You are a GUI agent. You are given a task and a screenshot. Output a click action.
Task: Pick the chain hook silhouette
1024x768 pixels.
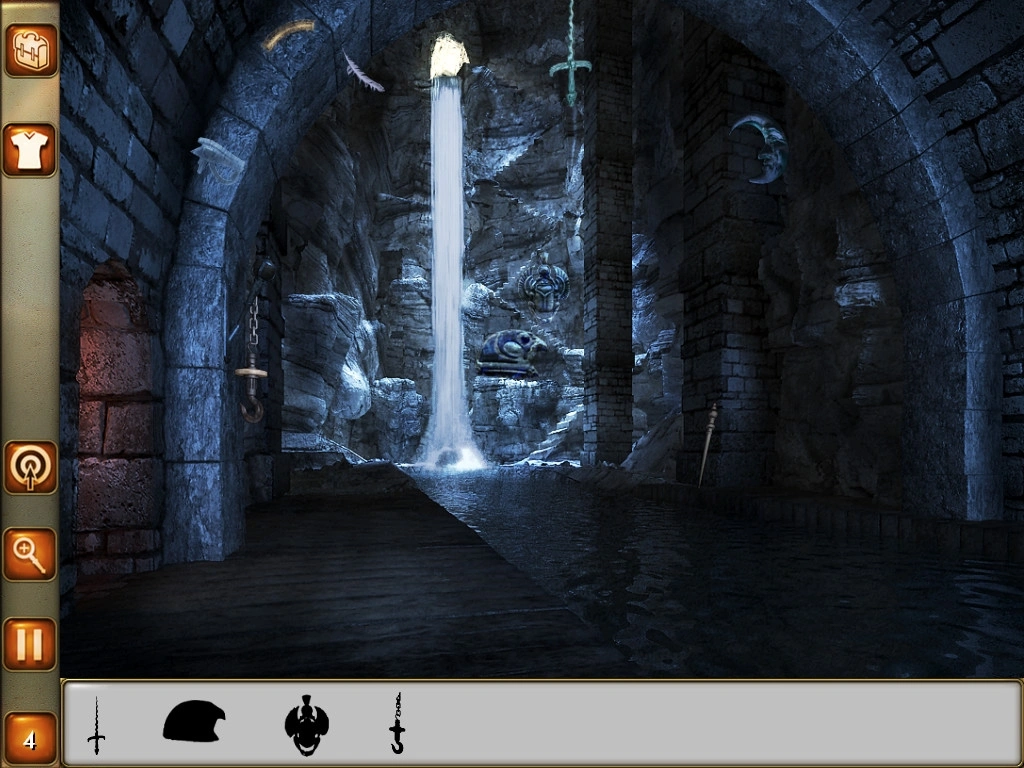point(397,724)
